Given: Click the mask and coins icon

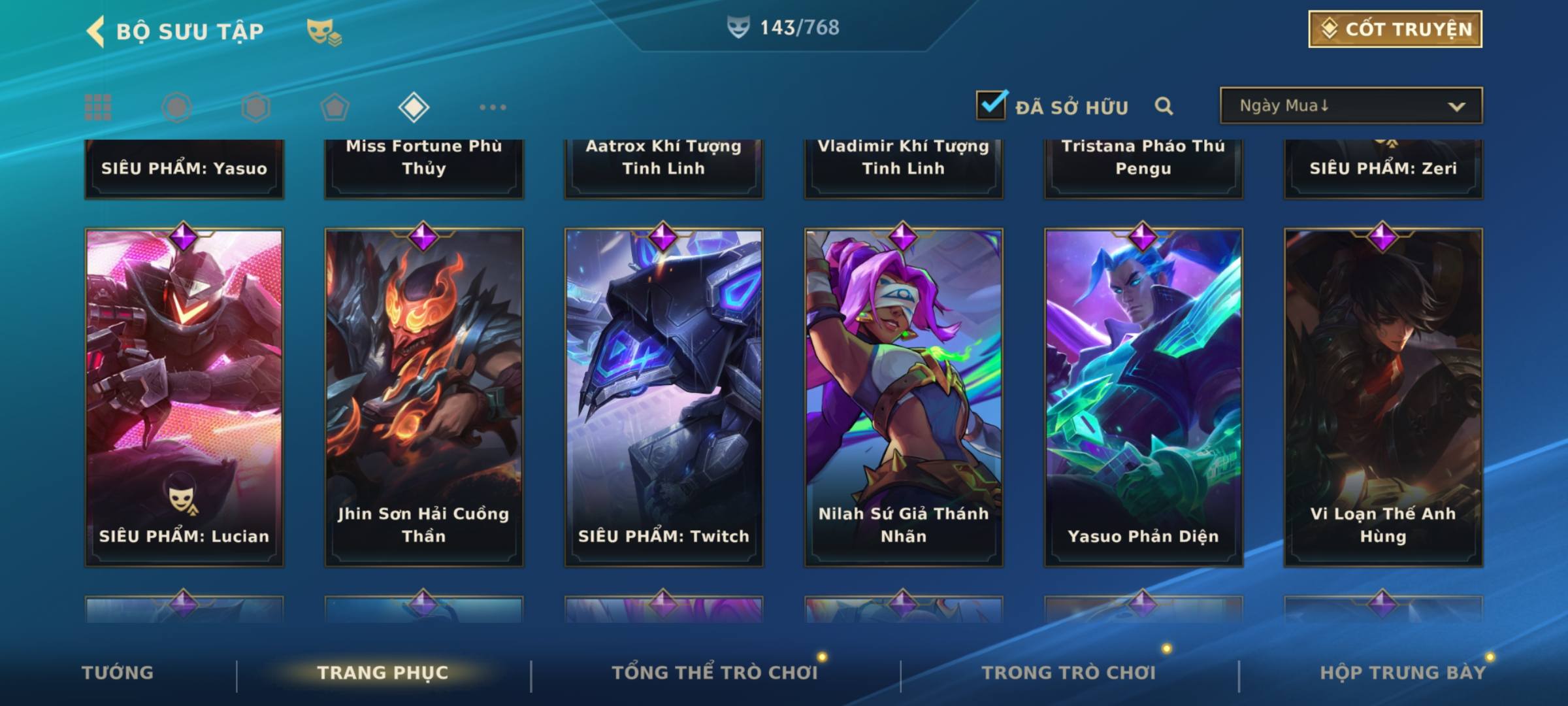Looking at the screenshot, I should point(324,32).
